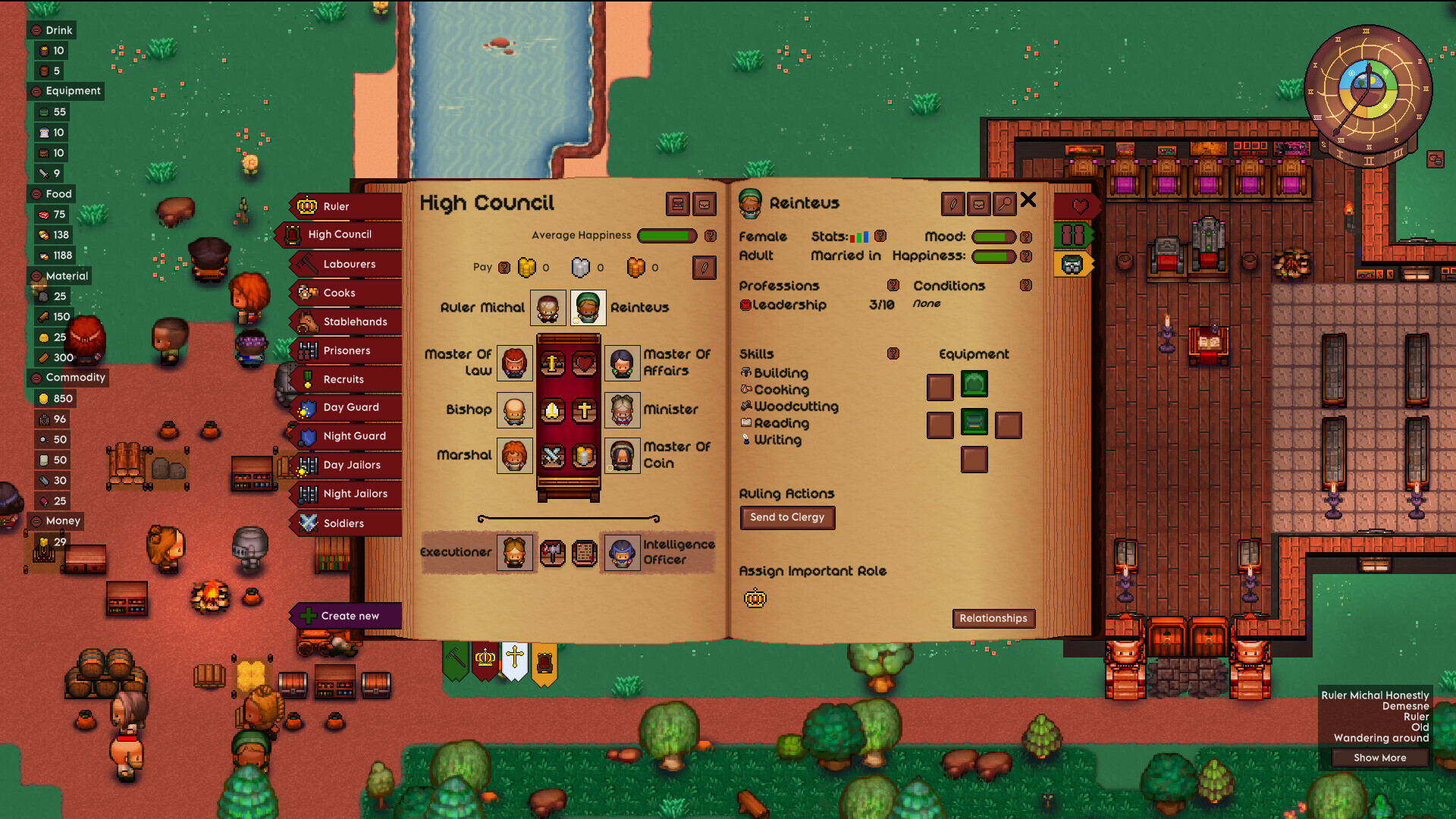
Task: View Reinteus's Relationships
Action: [993, 619]
